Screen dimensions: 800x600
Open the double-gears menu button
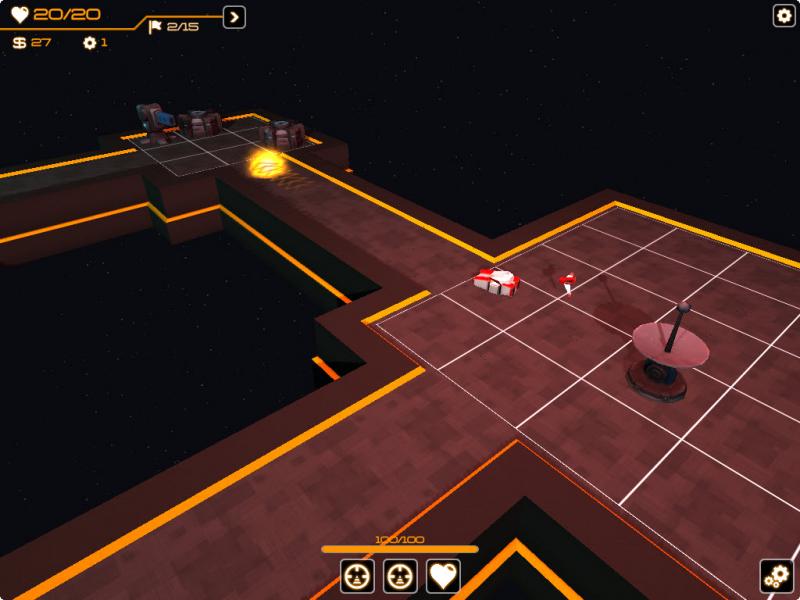point(776,575)
